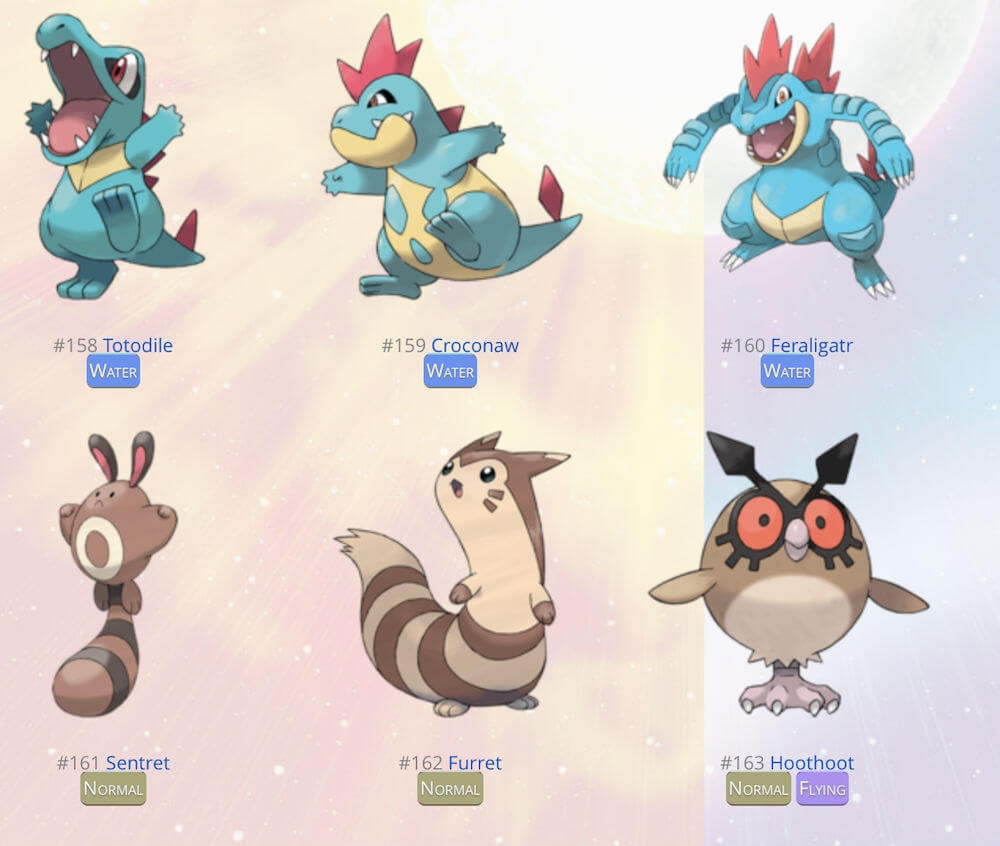Open the Feraligatr name link
The image size is (1000, 846).
click(811, 346)
